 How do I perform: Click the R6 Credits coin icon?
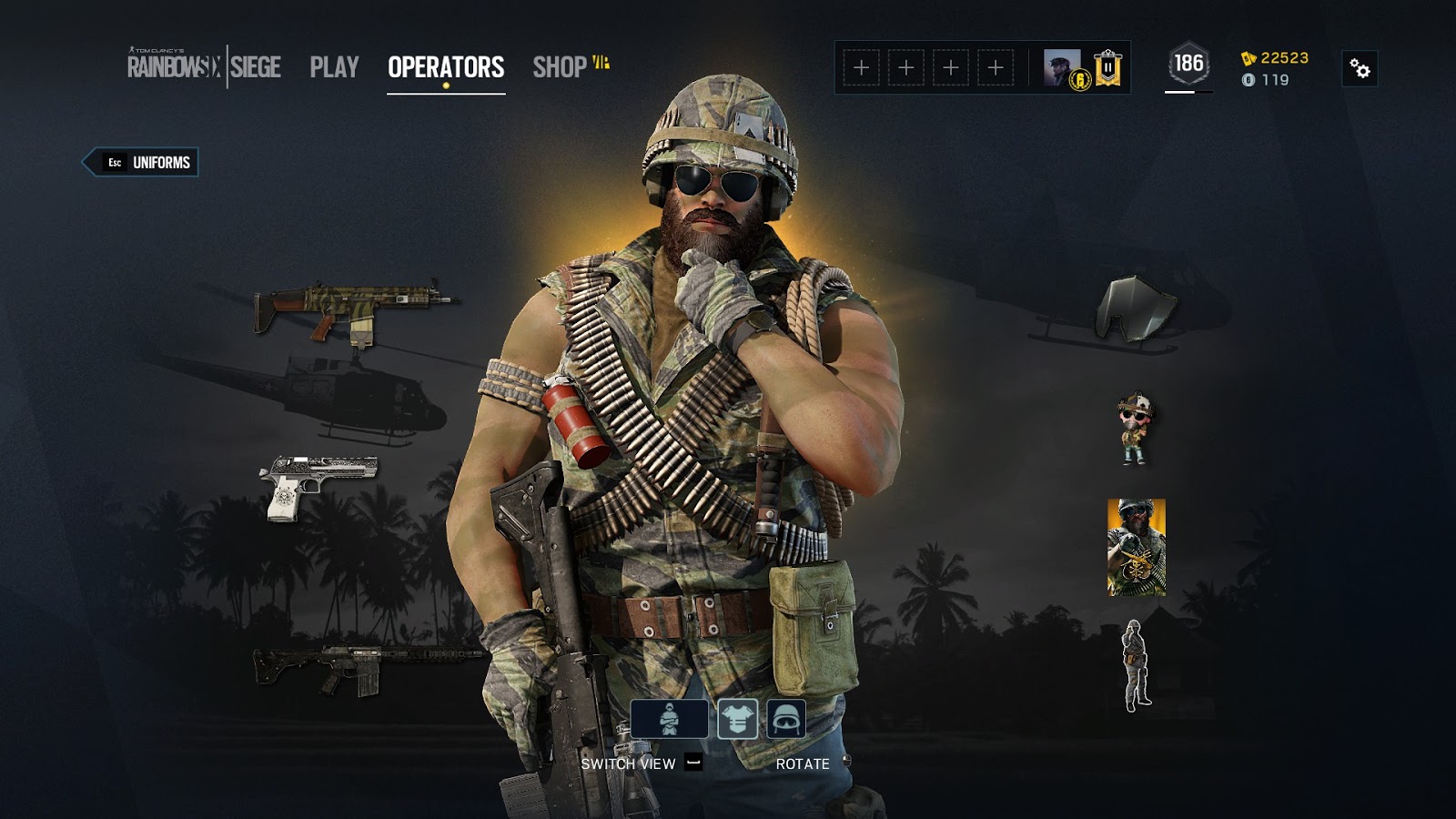click(x=1249, y=80)
